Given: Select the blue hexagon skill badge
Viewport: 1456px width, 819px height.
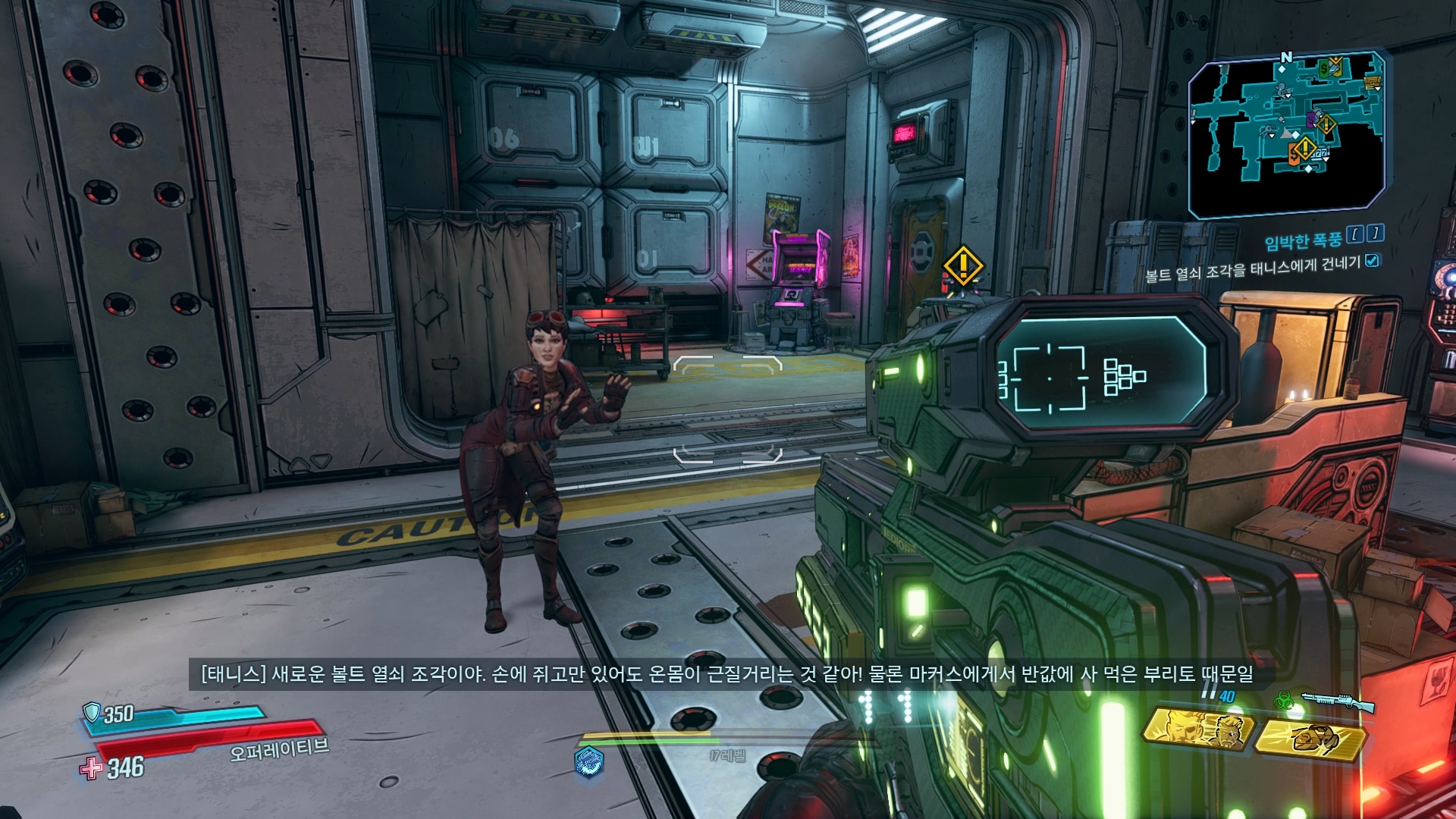Looking at the screenshot, I should point(589,761).
